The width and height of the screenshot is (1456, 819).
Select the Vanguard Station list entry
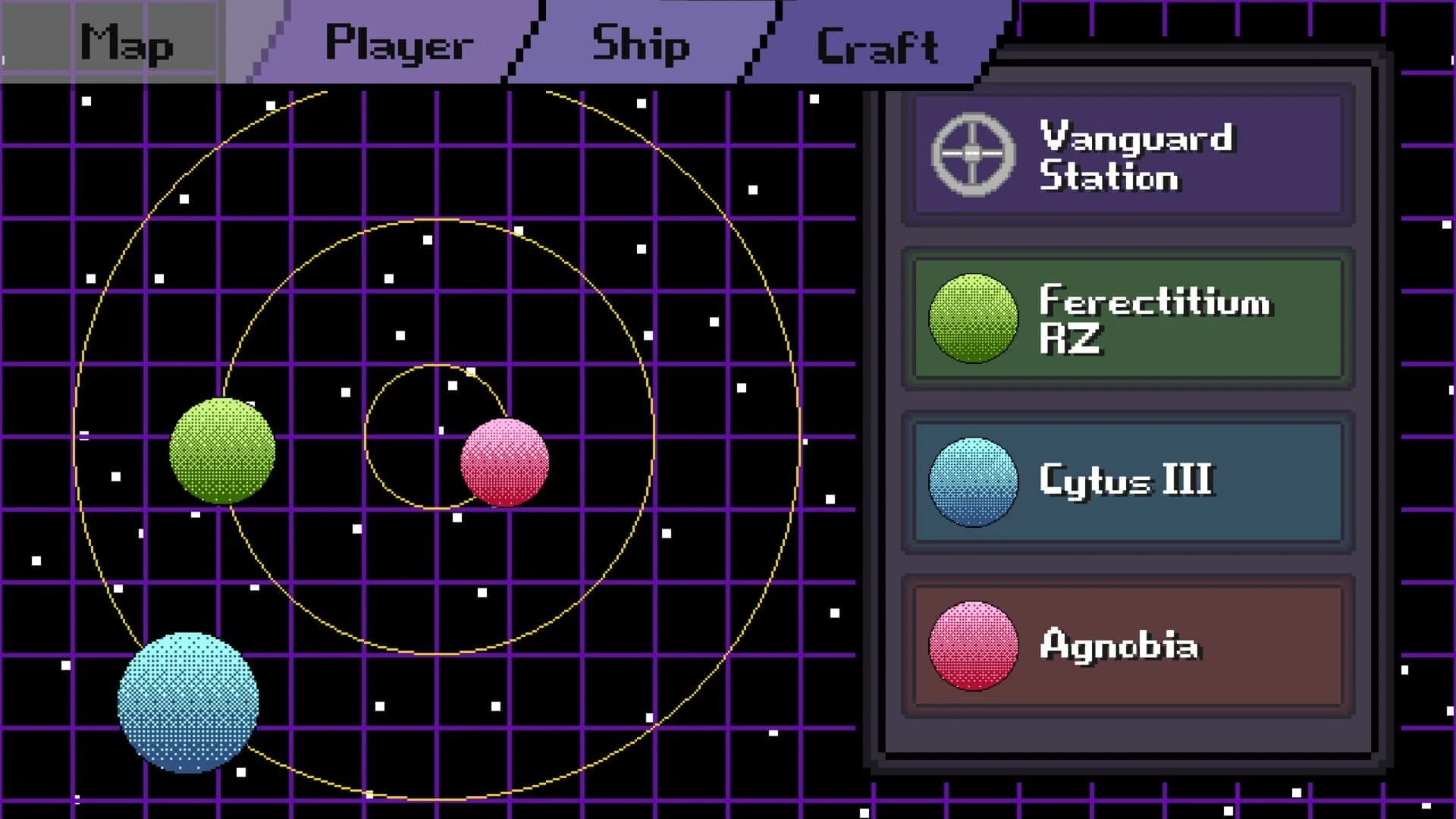pyautogui.click(x=1130, y=155)
